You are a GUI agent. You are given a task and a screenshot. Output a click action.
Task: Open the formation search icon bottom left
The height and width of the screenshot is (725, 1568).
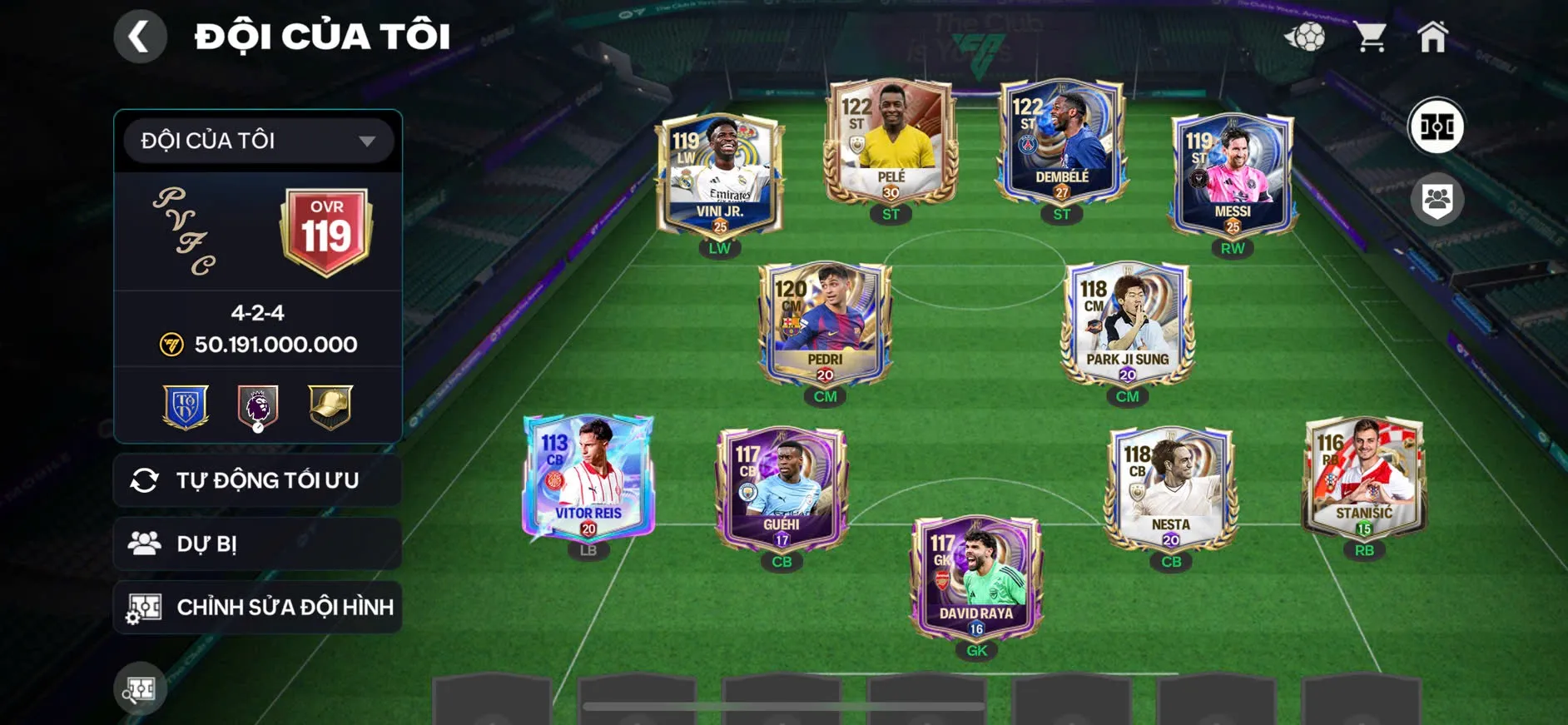pos(141,689)
